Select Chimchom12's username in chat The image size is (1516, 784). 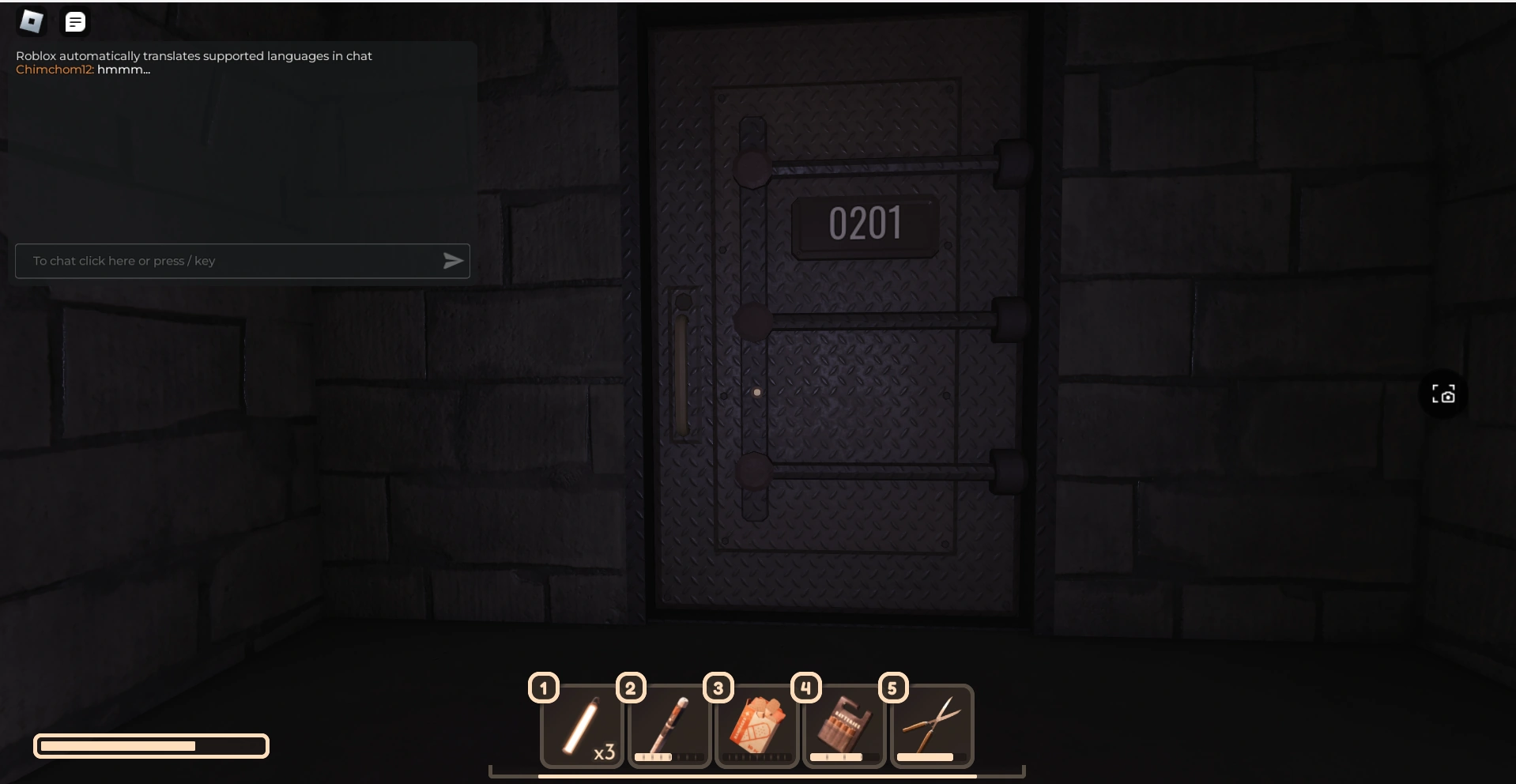pos(55,70)
